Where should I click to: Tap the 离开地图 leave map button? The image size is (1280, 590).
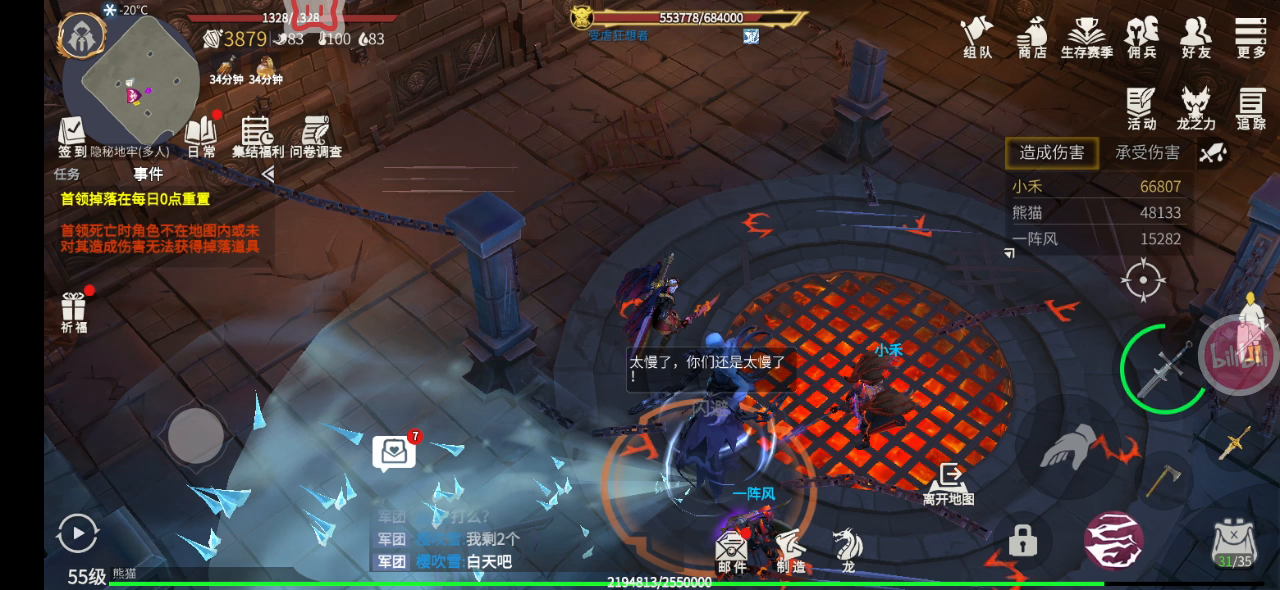(948, 483)
